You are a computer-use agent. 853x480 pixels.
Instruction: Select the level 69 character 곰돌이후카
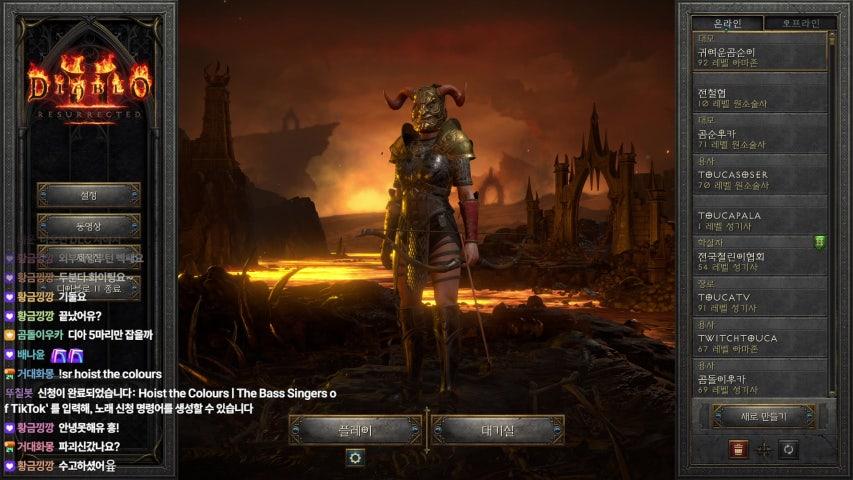(762, 381)
